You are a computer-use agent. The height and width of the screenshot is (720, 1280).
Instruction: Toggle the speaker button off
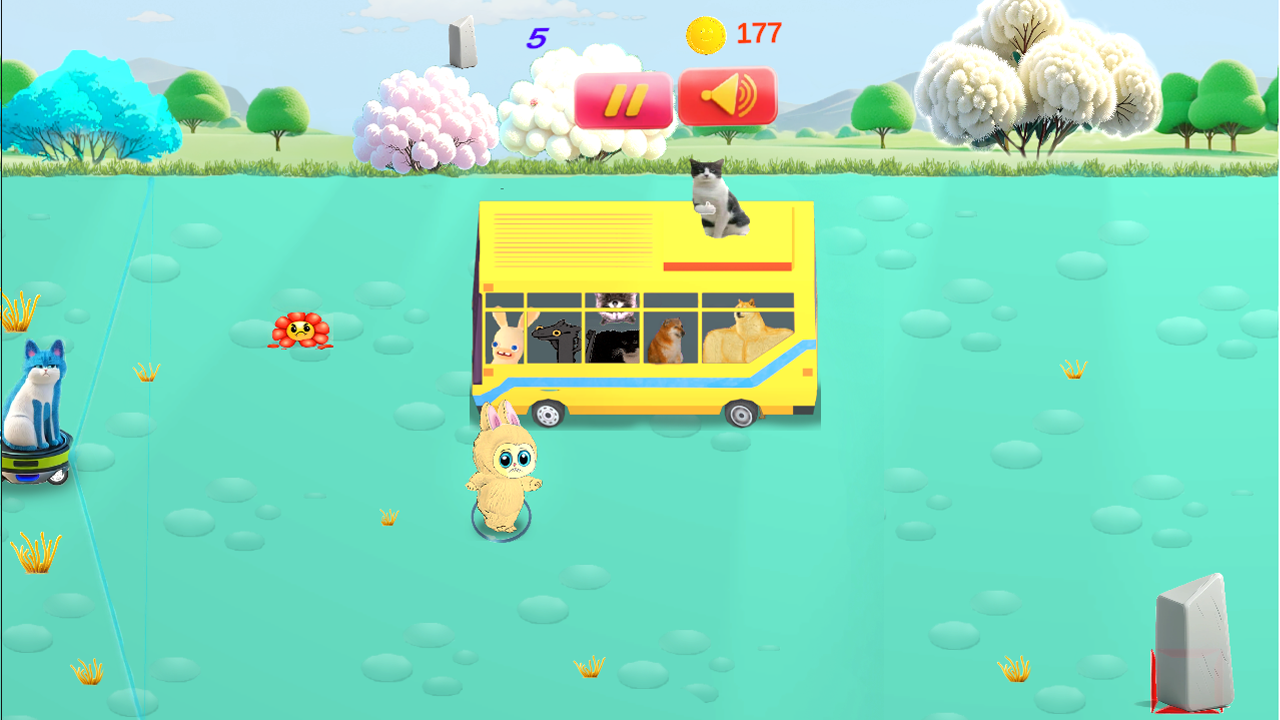coord(728,96)
